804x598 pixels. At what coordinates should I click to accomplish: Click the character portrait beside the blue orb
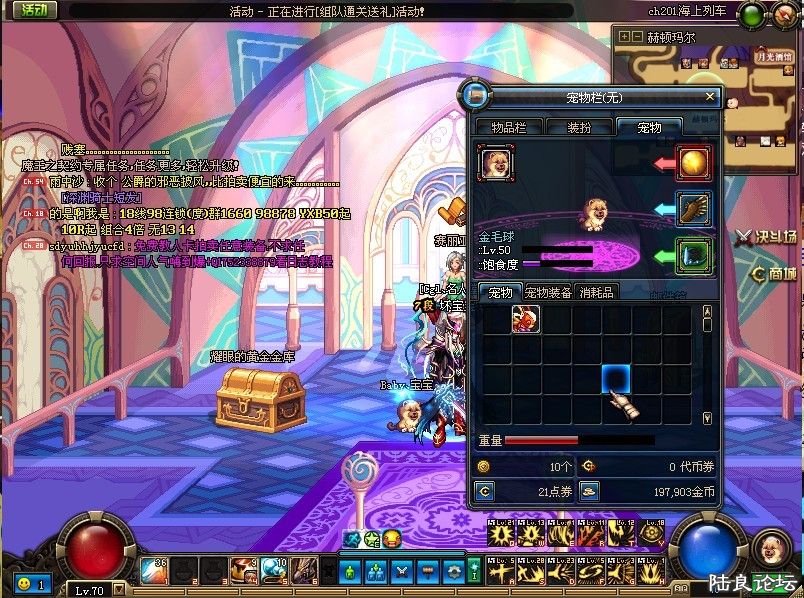pyautogui.click(x=768, y=546)
